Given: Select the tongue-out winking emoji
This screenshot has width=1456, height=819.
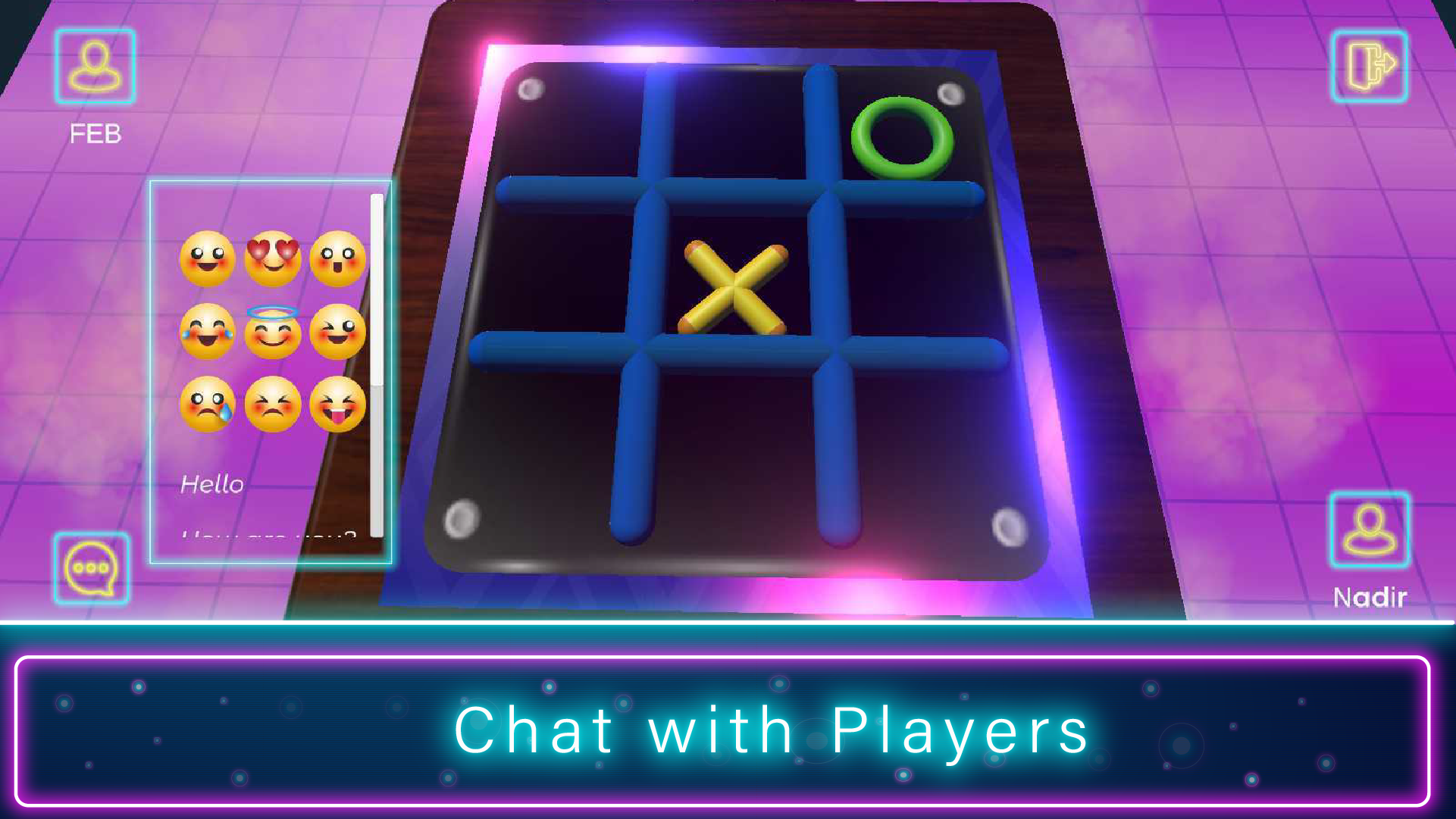Looking at the screenshot, I should [339, 407].
